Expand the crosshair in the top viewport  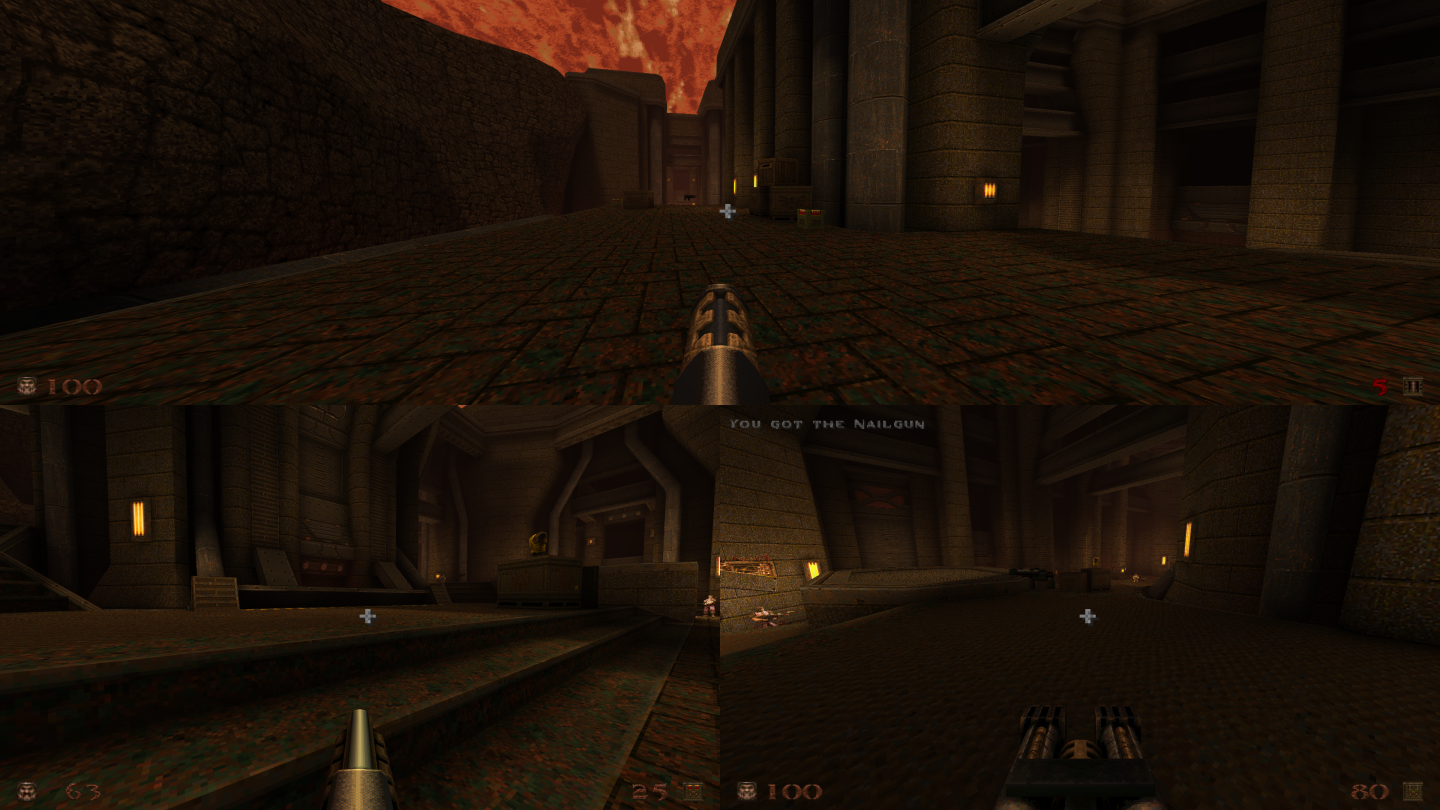[x=728, y=211]
